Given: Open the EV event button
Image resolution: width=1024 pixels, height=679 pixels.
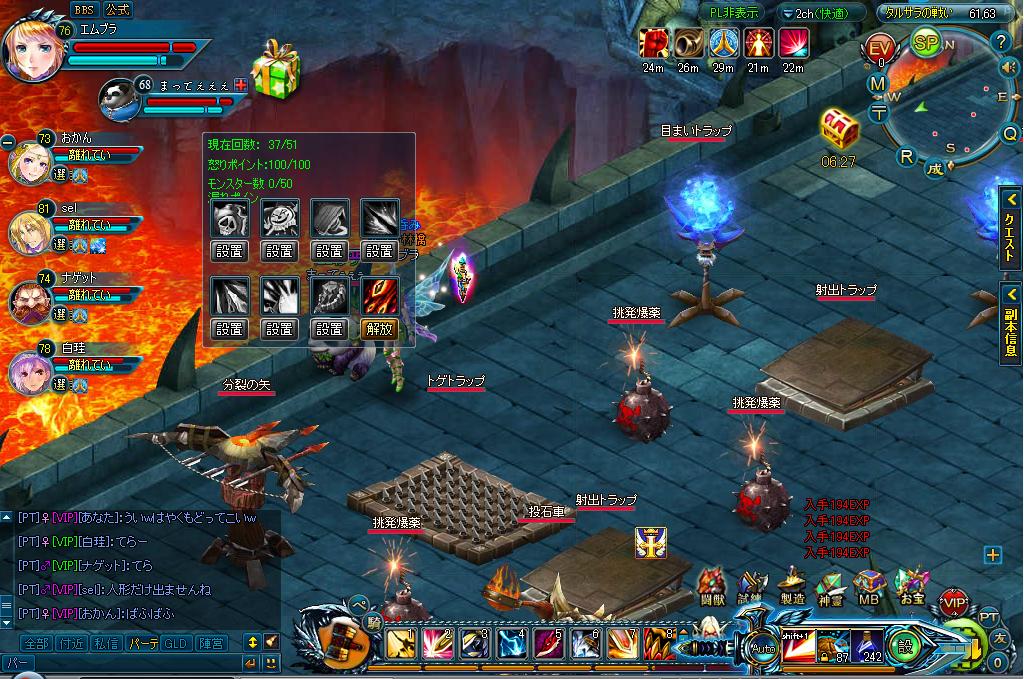Looking at the screenshot, I should click(x=880, y=50).
